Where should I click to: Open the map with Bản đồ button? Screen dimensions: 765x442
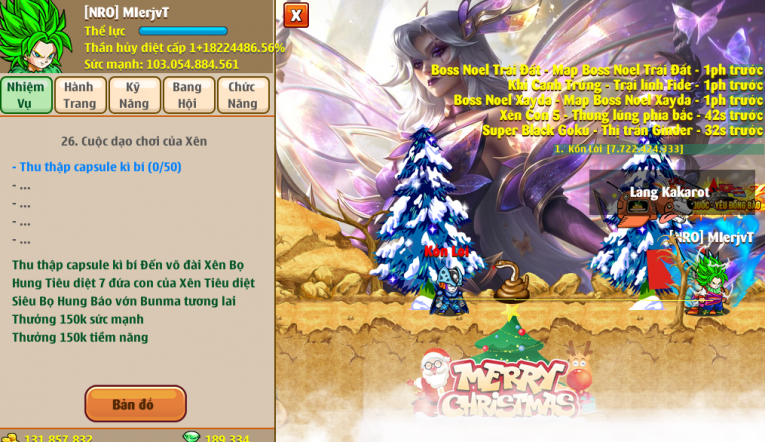click(x=135, y=404)
